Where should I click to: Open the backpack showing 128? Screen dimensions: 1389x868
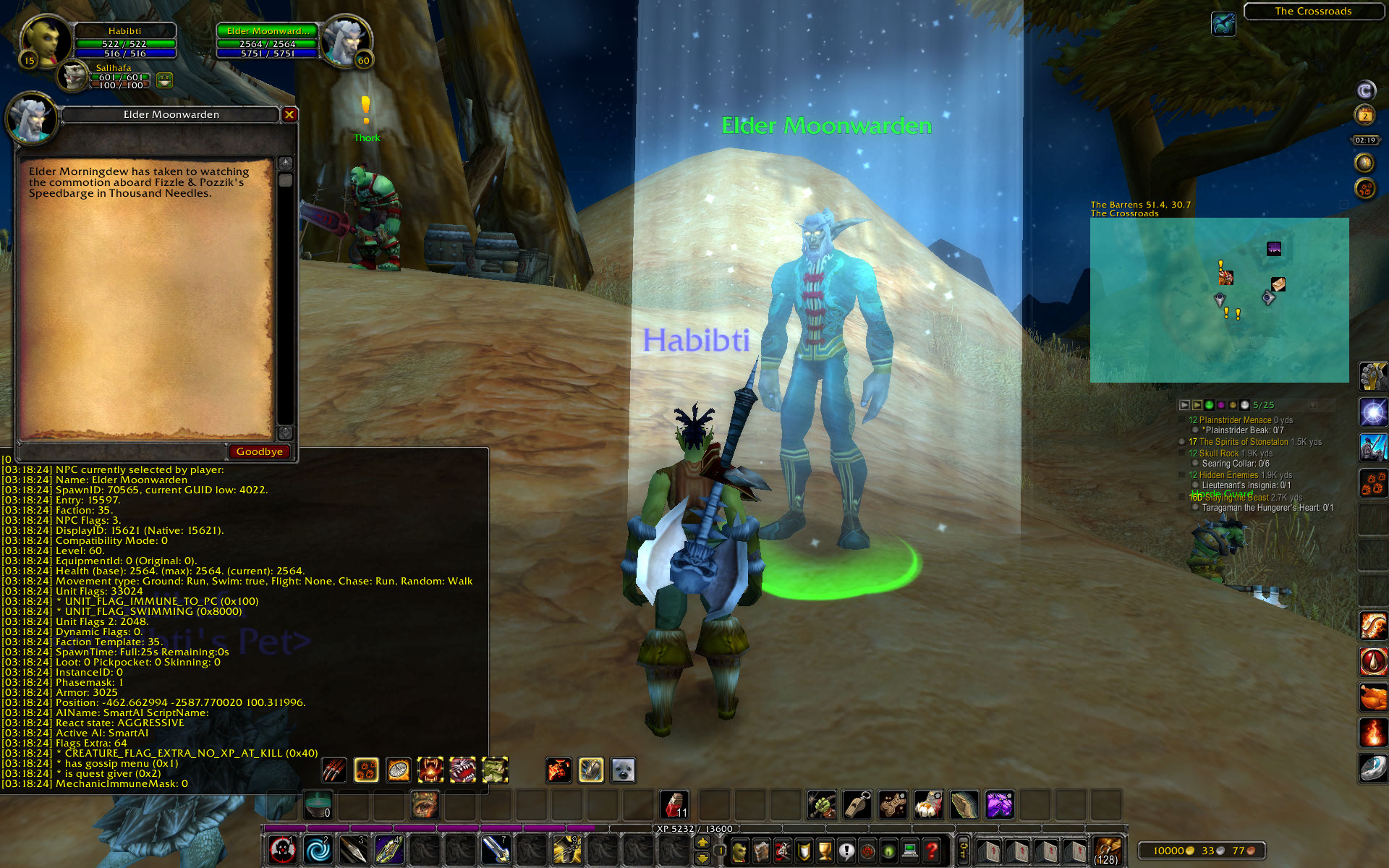click(1106, 851)
